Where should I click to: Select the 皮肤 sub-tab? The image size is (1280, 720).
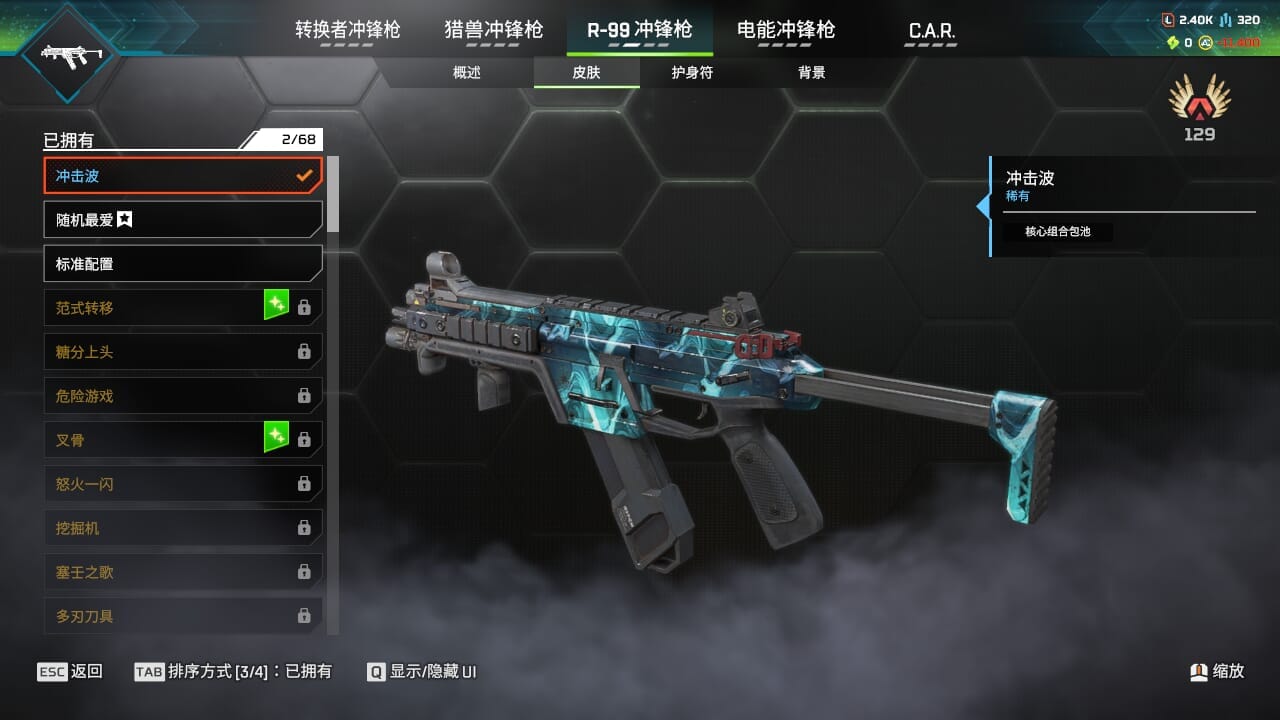click(x=586, y=73)
